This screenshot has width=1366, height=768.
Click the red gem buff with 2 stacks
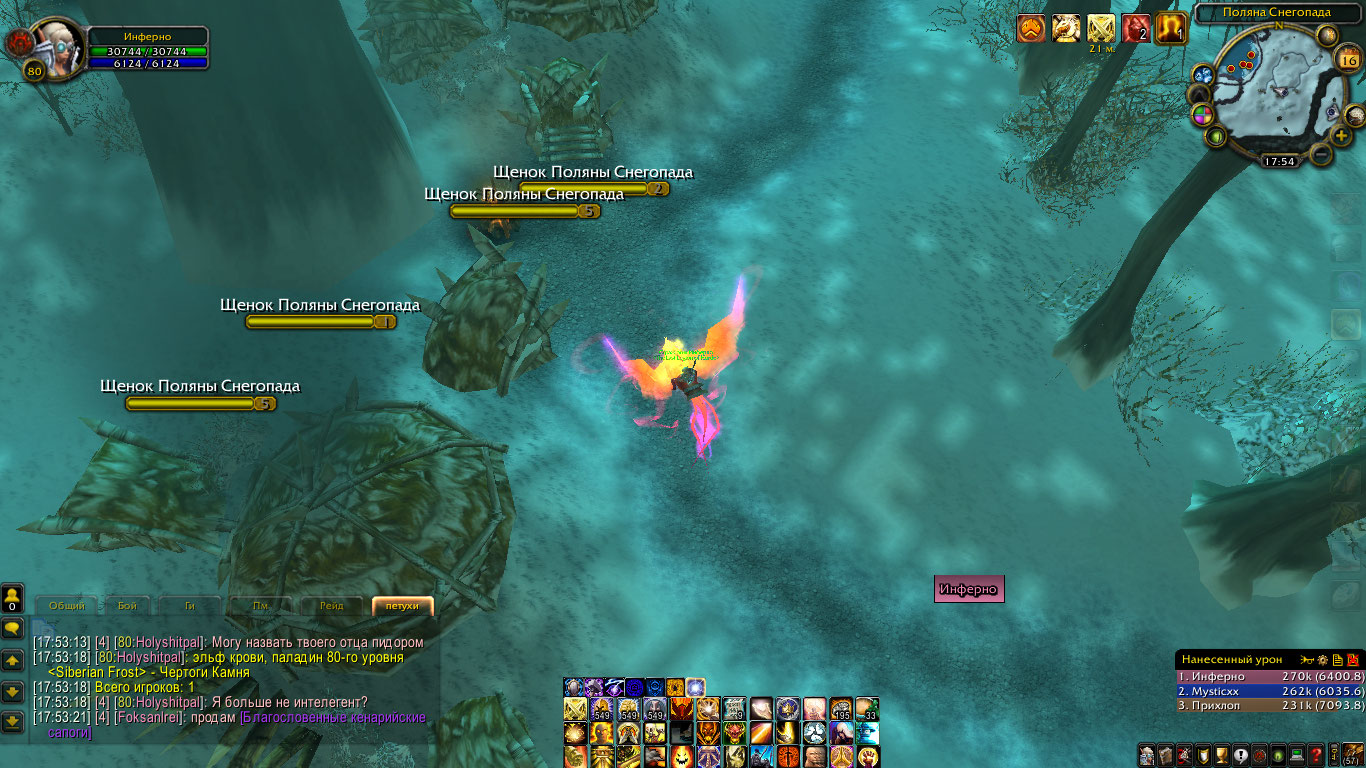[x=1136, y=29]
